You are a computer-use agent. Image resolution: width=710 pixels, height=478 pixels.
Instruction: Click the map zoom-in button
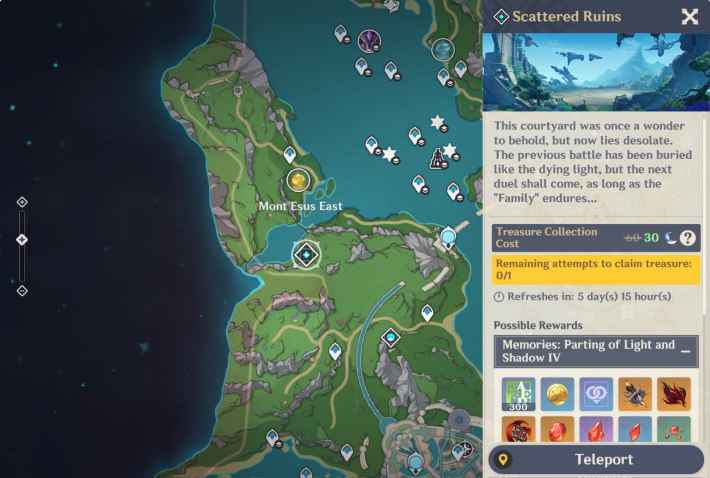pyautogui.click(x=22, y=202)
